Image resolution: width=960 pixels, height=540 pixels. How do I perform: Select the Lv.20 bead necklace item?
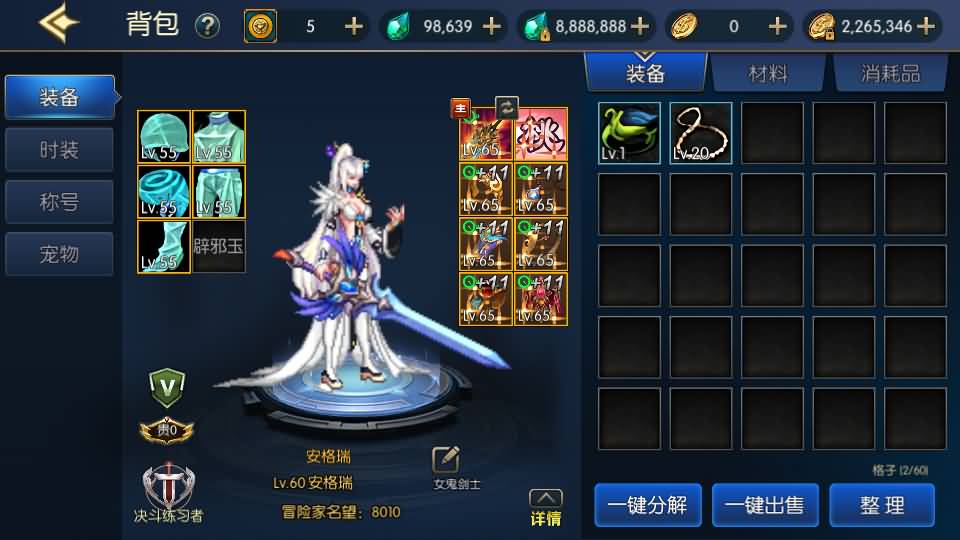(x=701, y=133)
